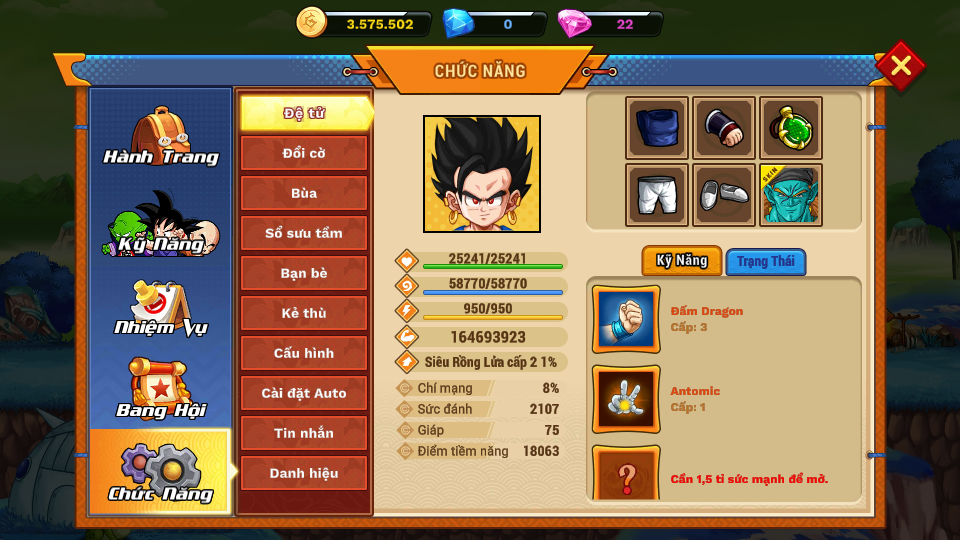Switch to the Trạng Thái tab
Image resolution: width=960 pixels, height=540 pixels.
765,262
